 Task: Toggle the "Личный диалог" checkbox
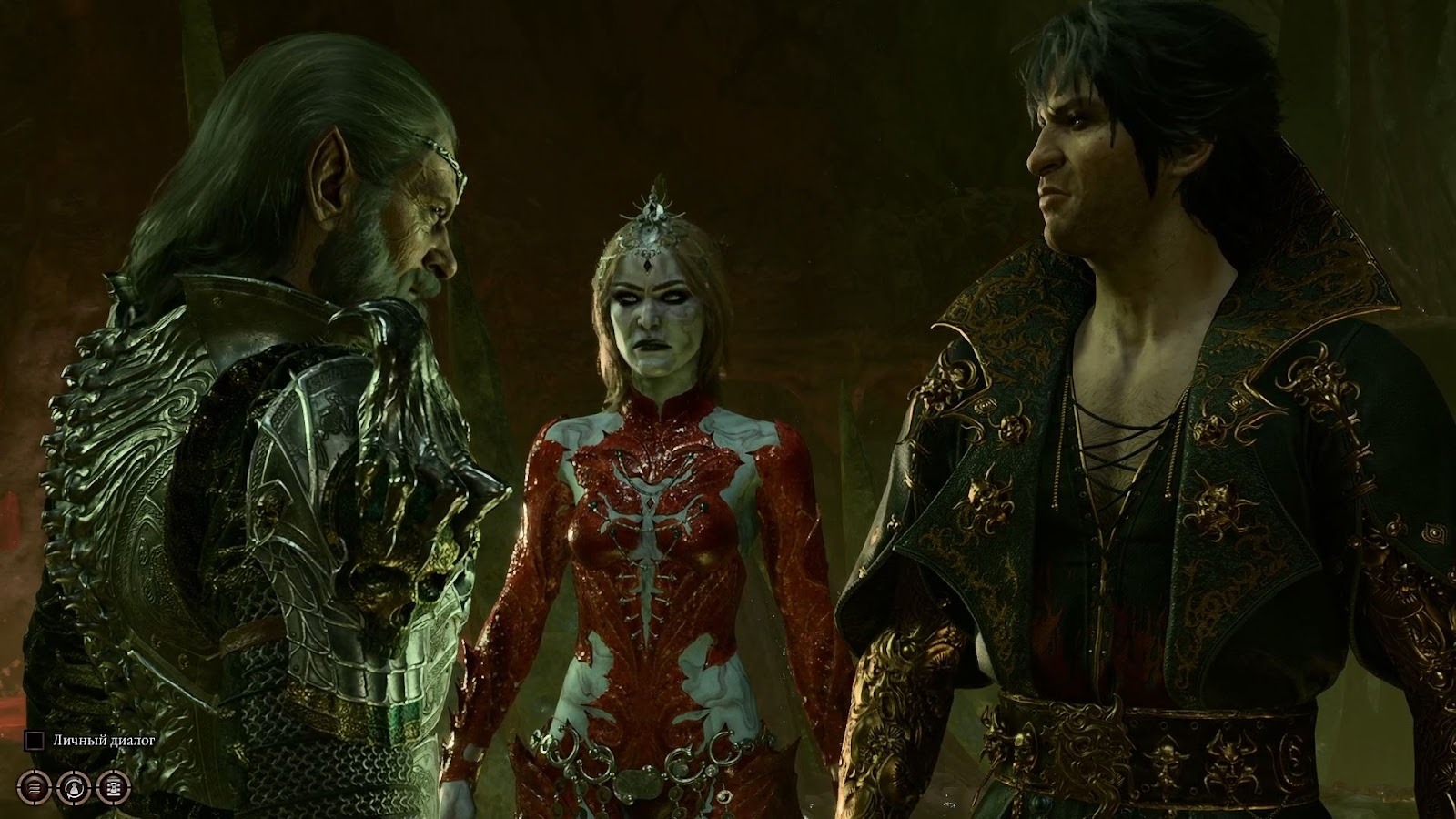34,741
